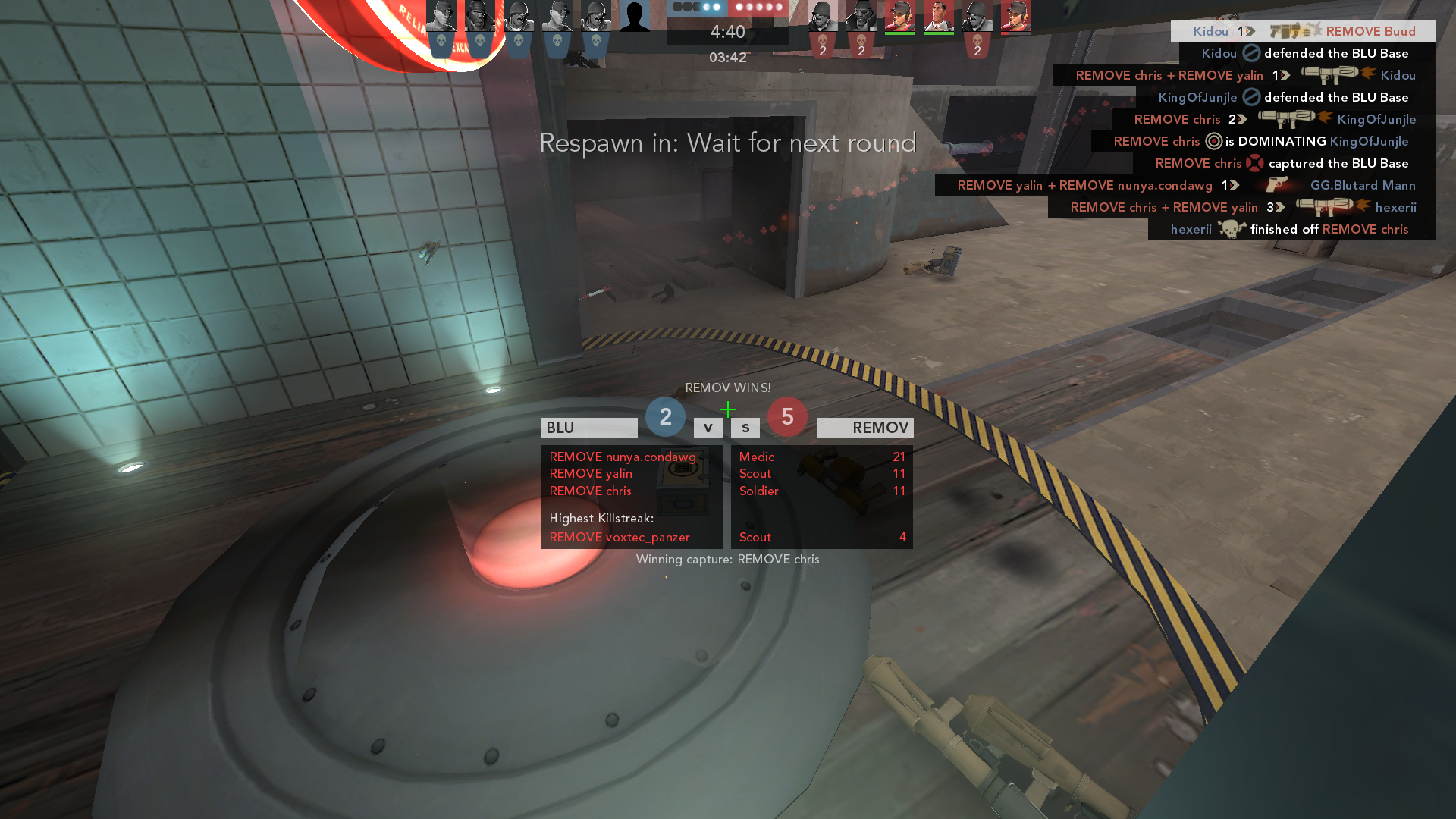Select the RED Medic portrait in the top bar
1456x819 pixels.
pyautogui.click(x=938, y=15)
